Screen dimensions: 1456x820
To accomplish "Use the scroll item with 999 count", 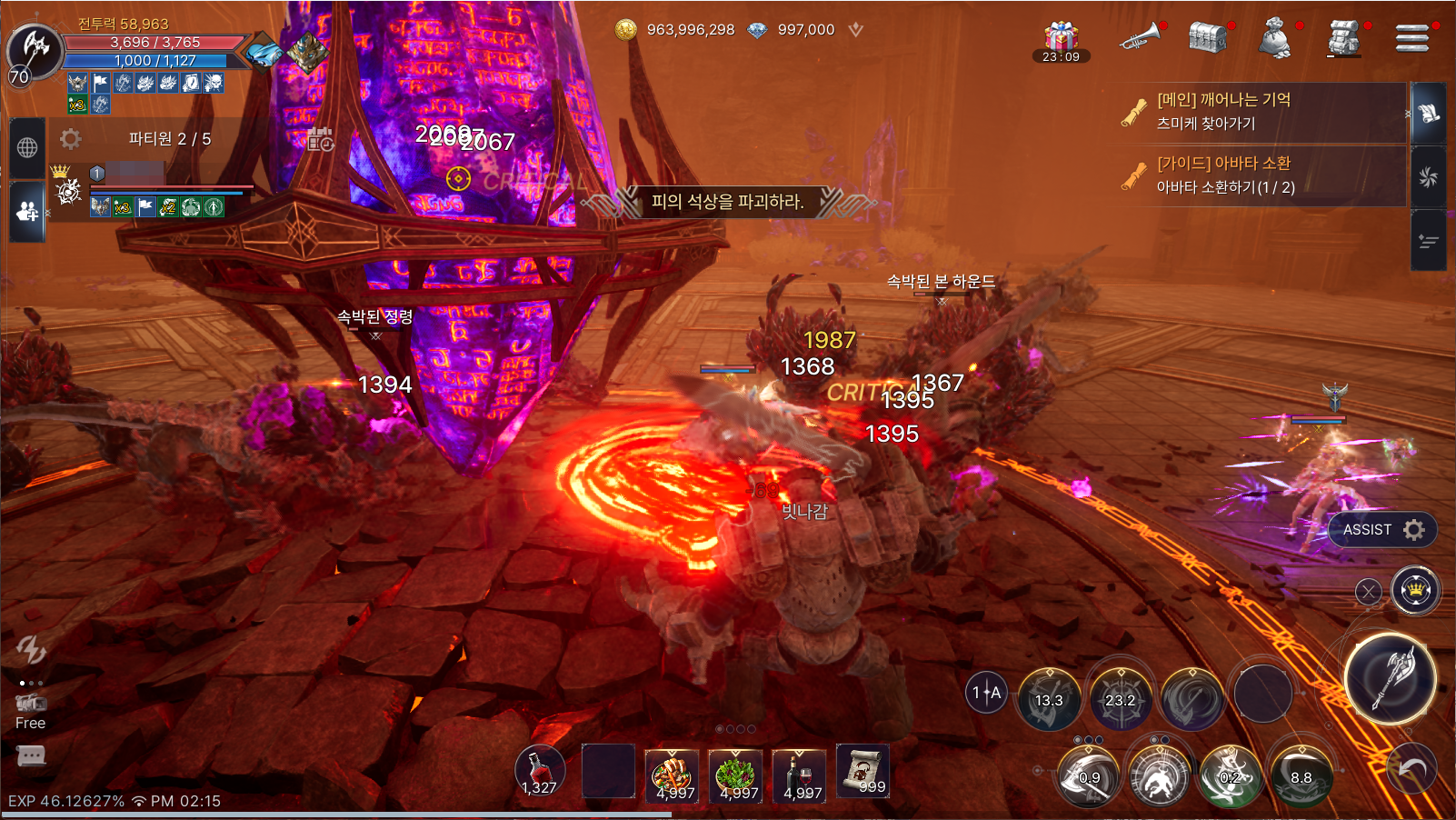I will pyautogui.click(x=862, y=772).
